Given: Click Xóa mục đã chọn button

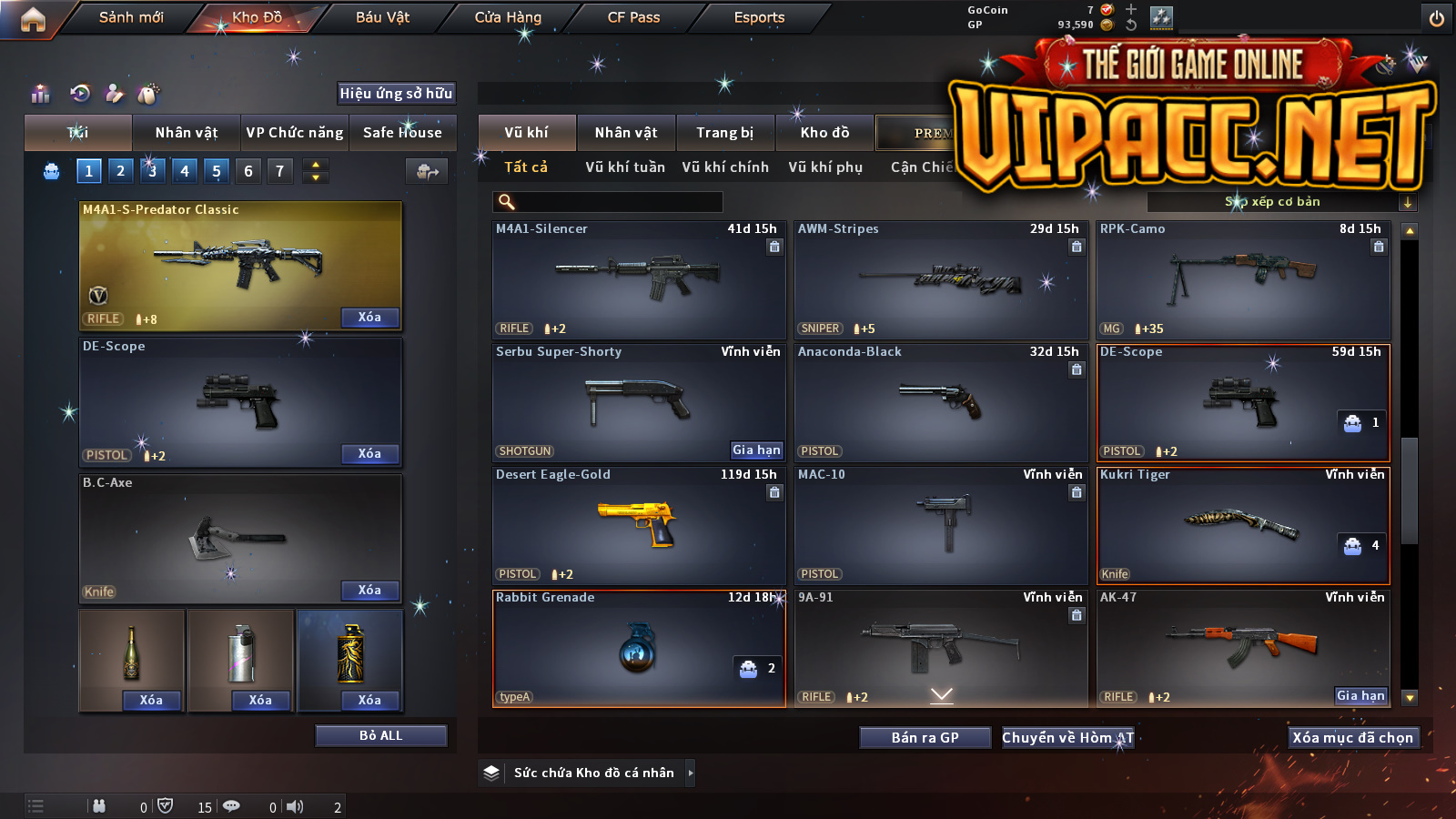Looking at the screenshot, I should pyautogui.click(x=1352, y=738).
